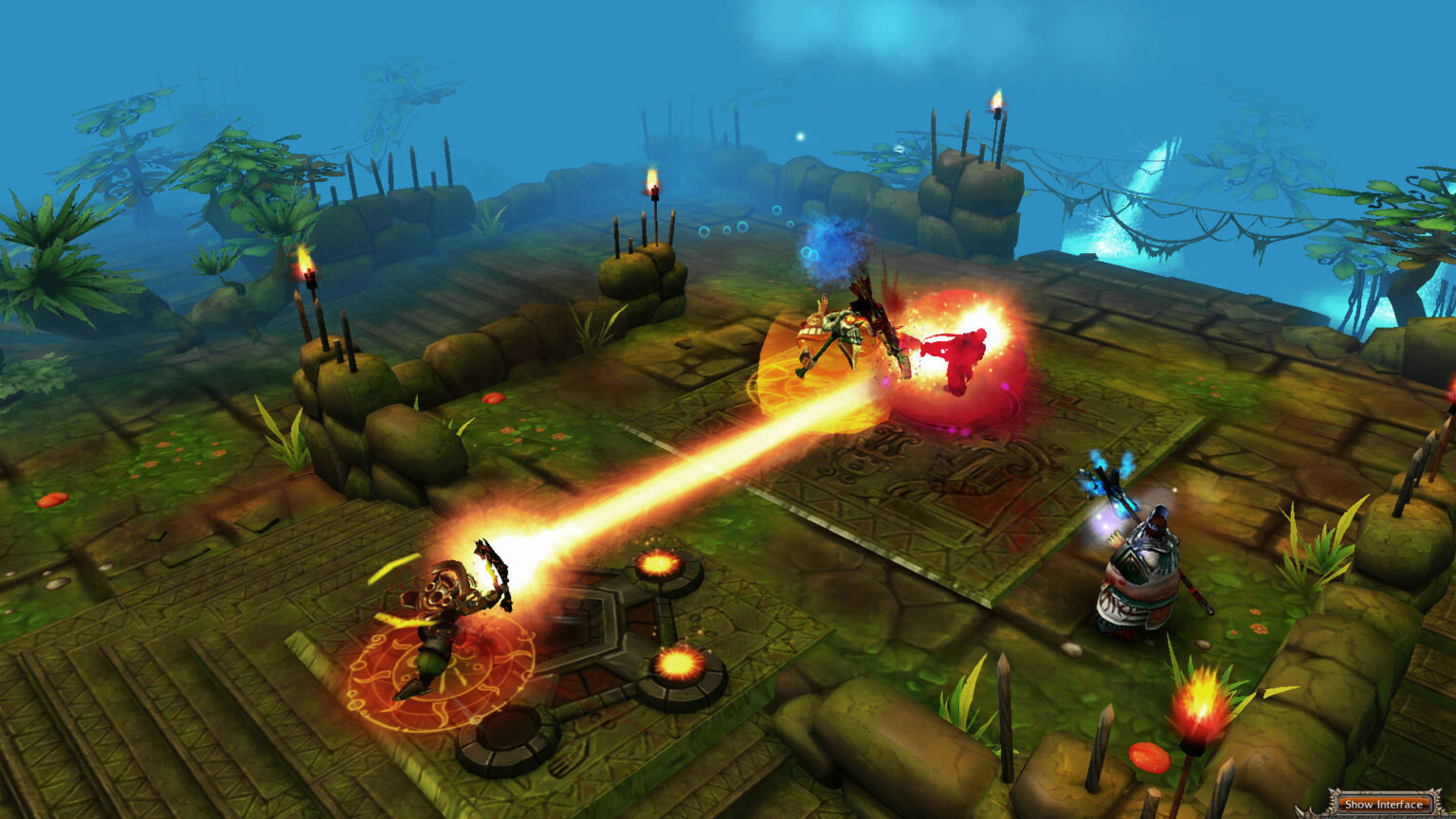The image size is (1456, 819).
Task: Click the torch flame near the top center
Action: (654, 180)
